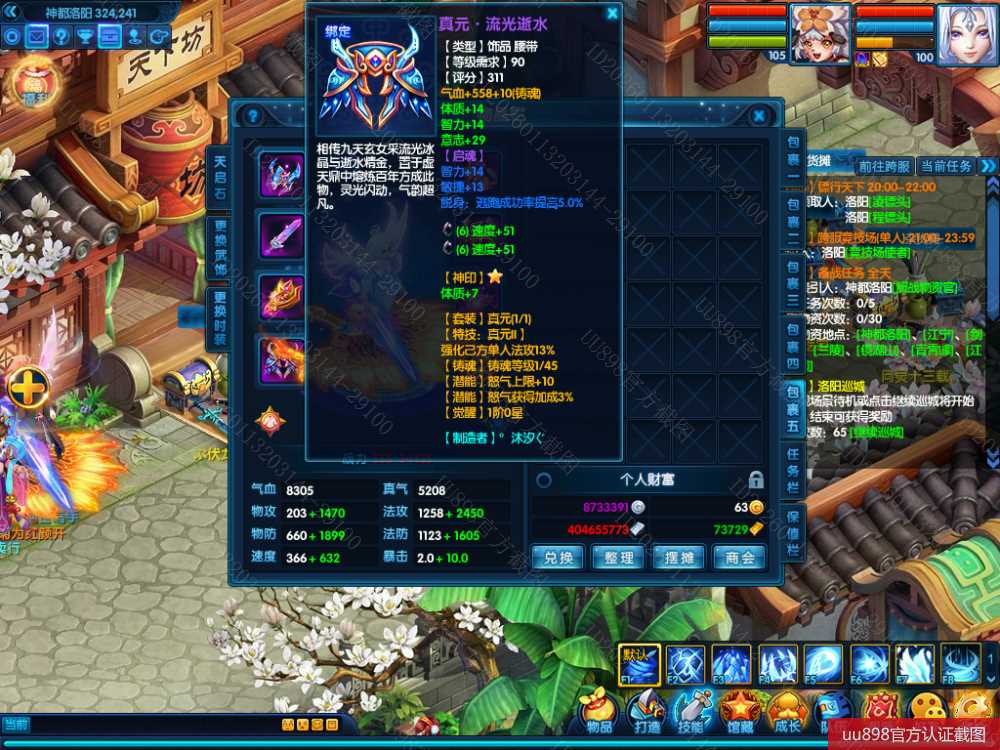The image size is (1000, 750).
Task: Activate the F1 默认 default skill
Action: pos(638,664)
